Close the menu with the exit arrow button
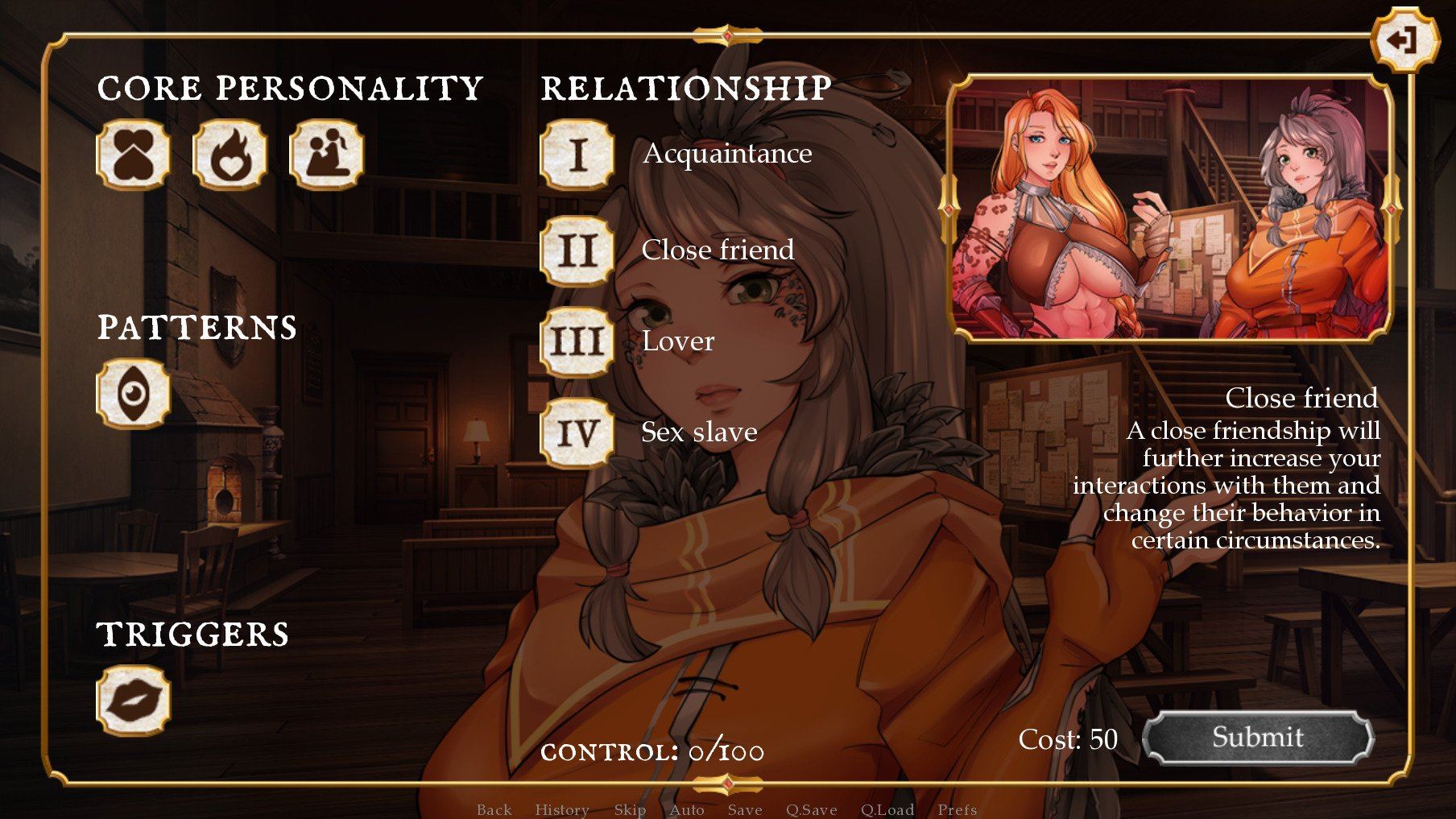 (1404, 39)
